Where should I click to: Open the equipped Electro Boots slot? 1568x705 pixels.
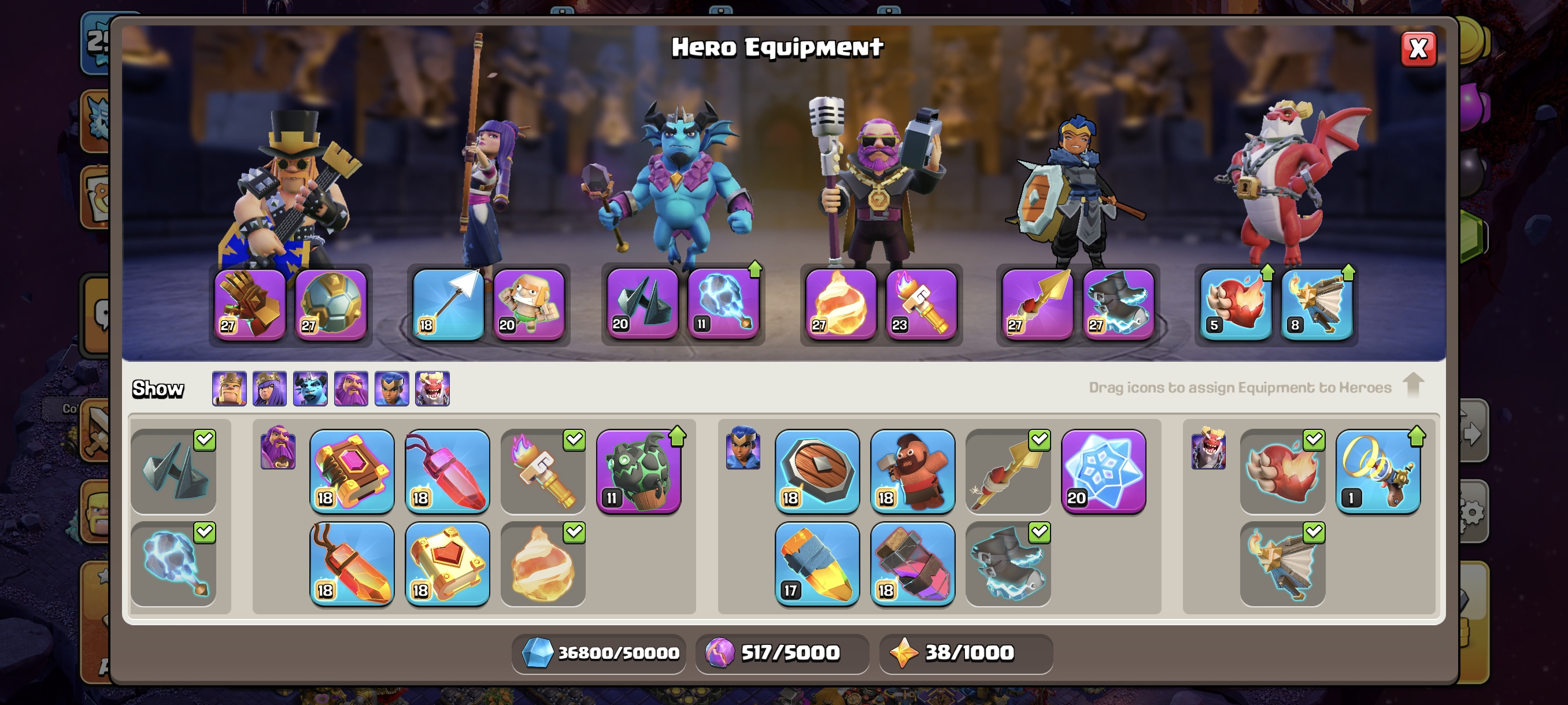1118,304
